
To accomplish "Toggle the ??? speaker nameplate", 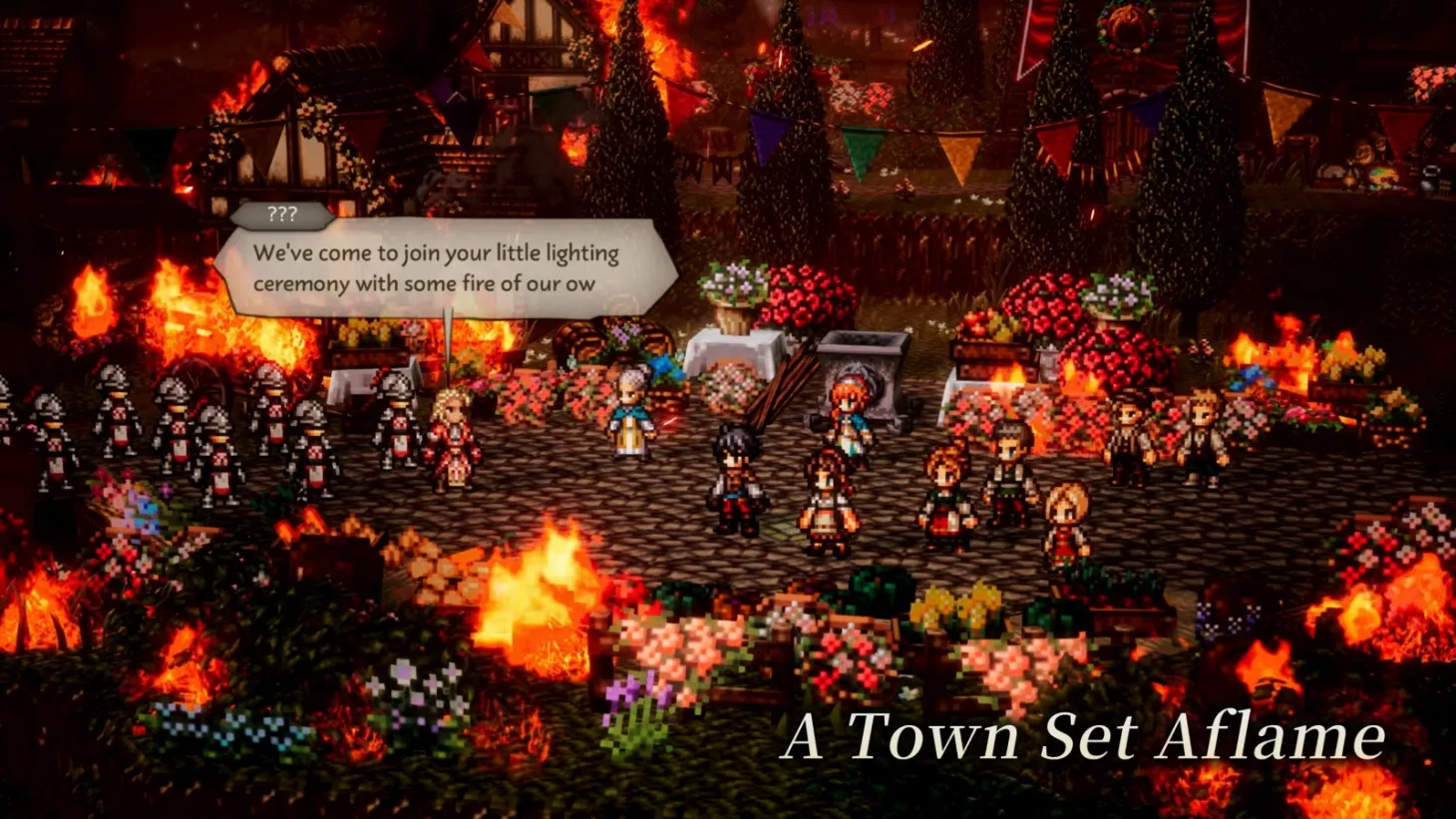I will pyautogui.click(x=283, y=211).
